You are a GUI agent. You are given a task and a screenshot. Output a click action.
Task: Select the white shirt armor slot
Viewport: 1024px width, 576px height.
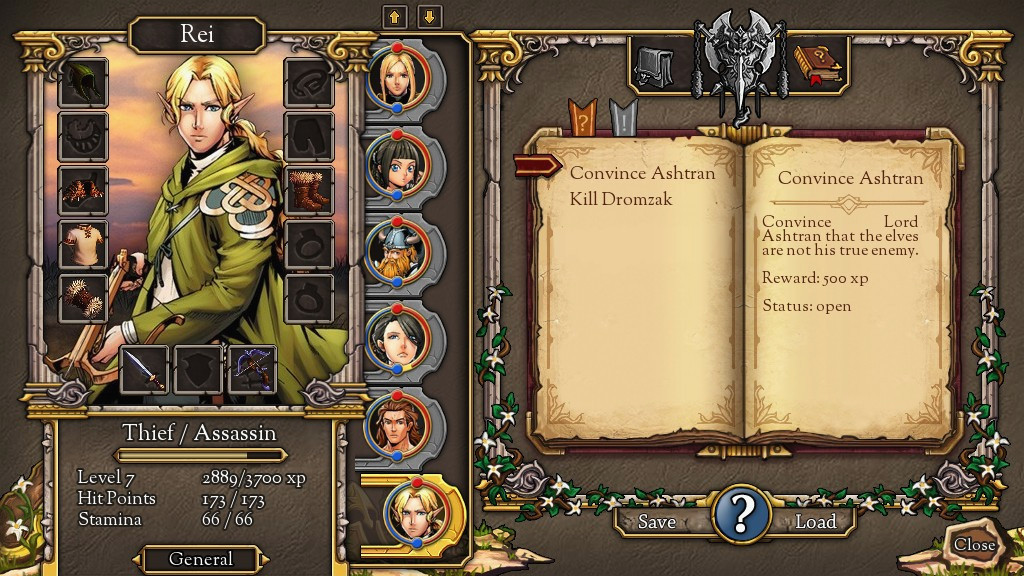coord(83,245)
